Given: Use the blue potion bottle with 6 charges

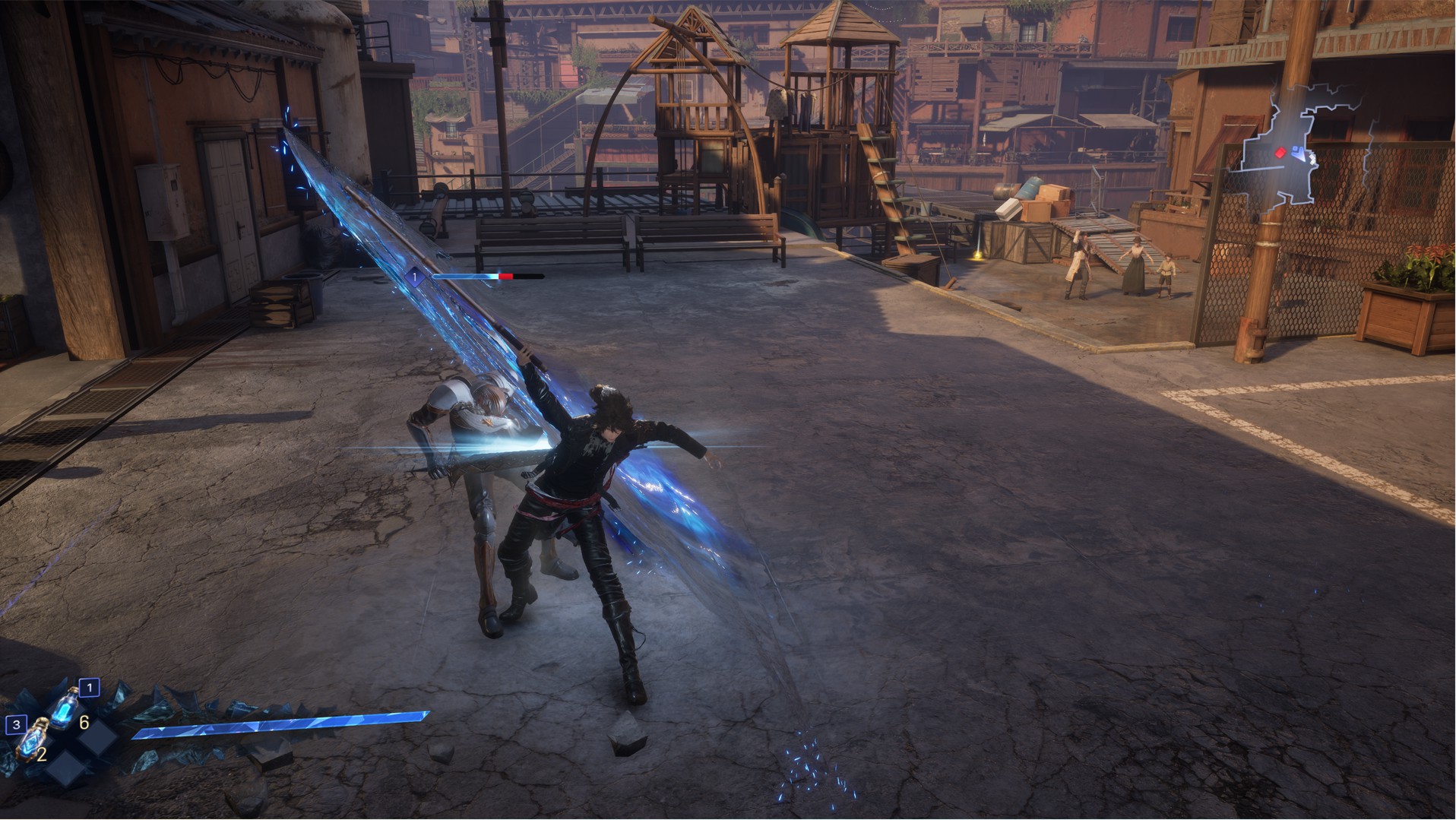Looking at the screenshot, I should (x=65, y=707).
